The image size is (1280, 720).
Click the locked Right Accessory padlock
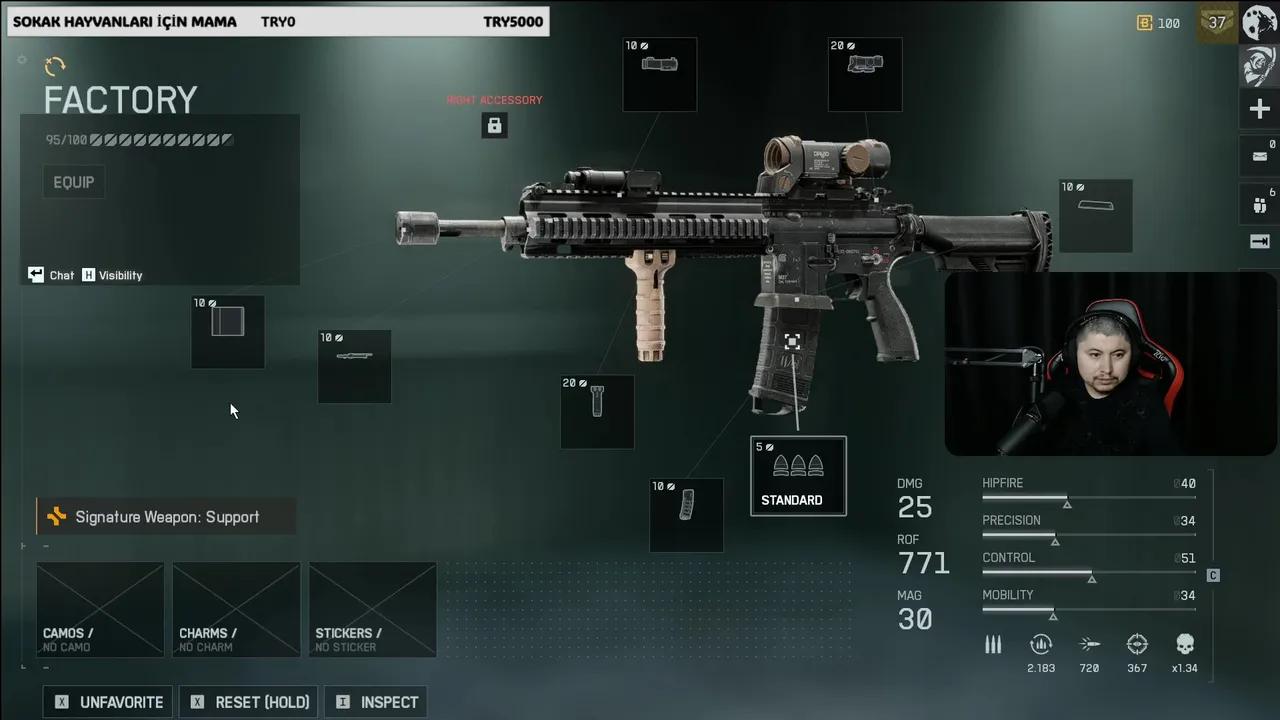494,125
